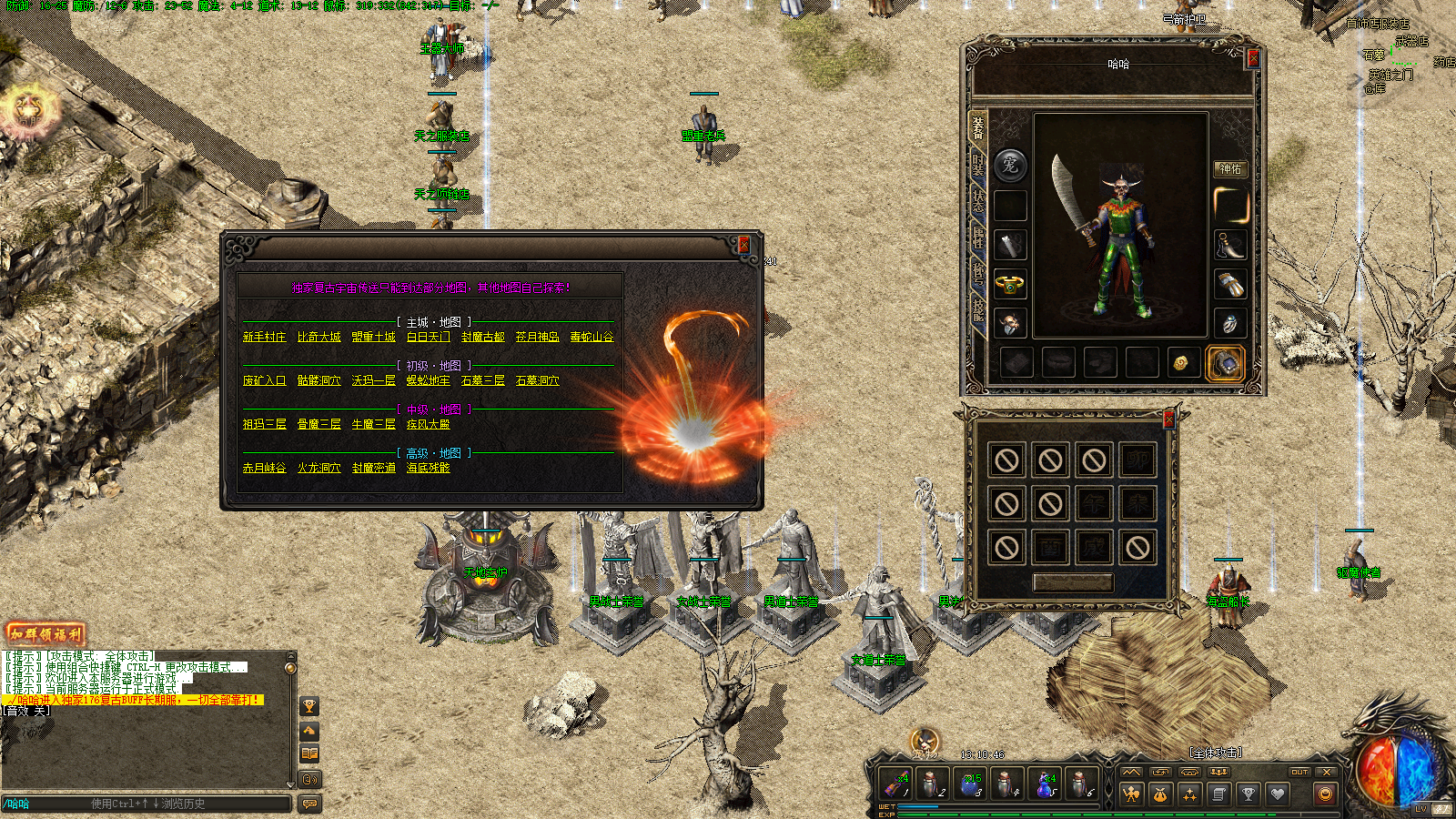Teleport to 比奇大城 from the map list
Screen dimensions: 1456x819
[318, 337]
